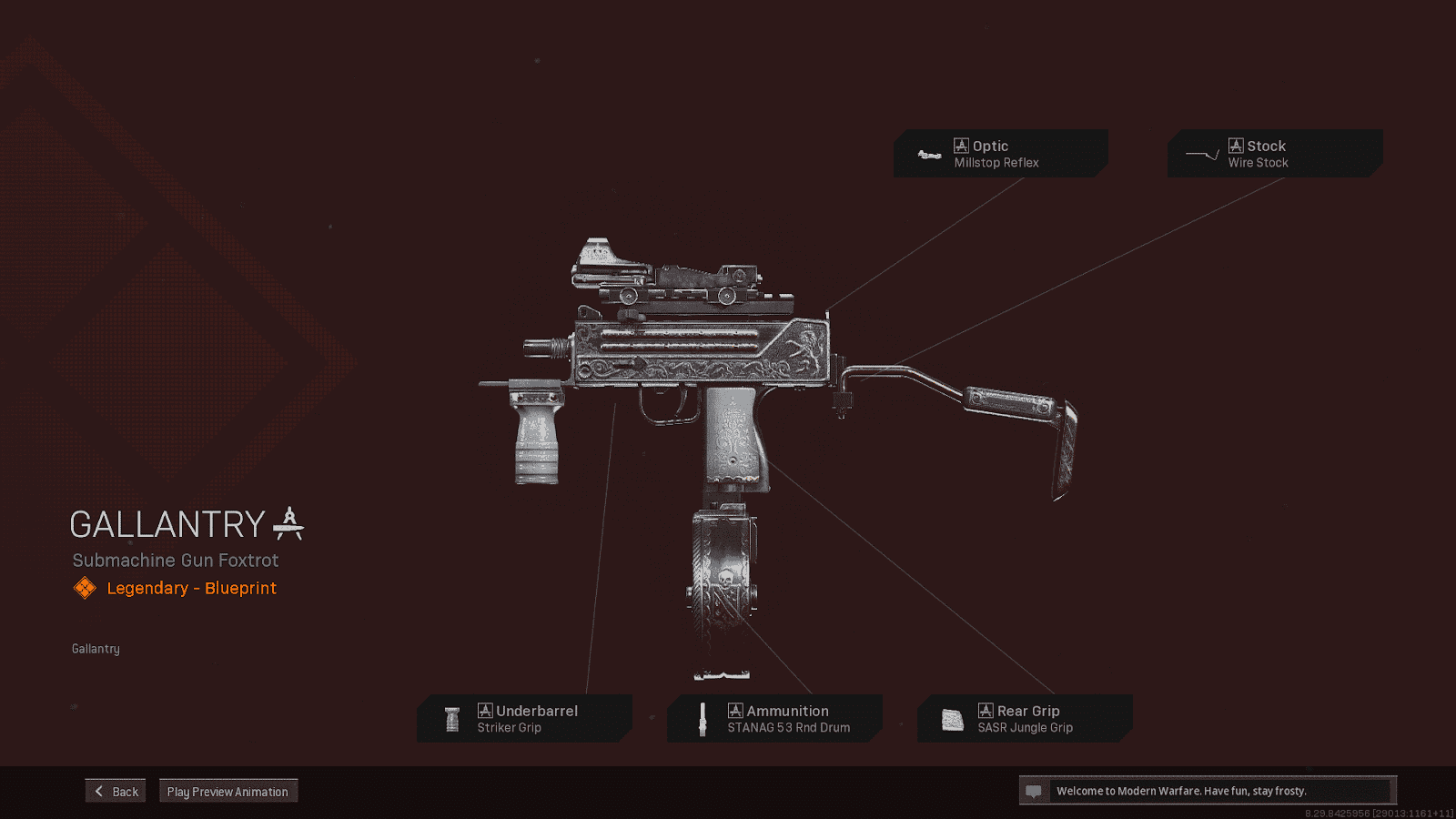This screenshot has height=819, width=1456.
Task: Open the Optic attachment slot panel
Action: (x=1001, y=153)
